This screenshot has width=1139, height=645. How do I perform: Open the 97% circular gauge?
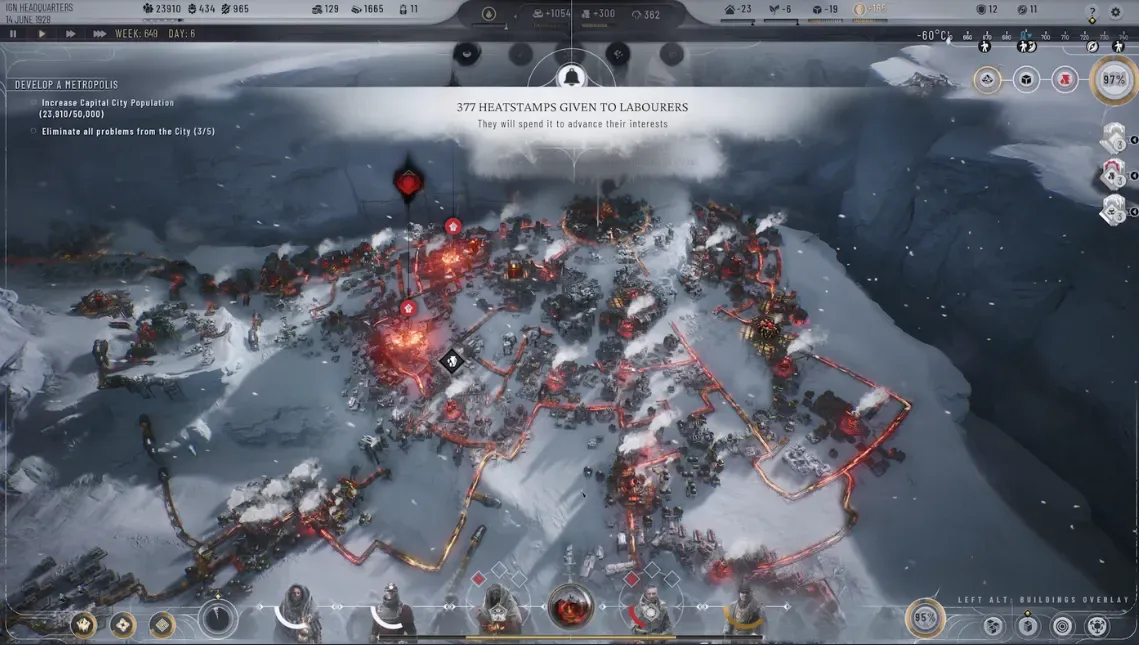(x=1114, y=80)
